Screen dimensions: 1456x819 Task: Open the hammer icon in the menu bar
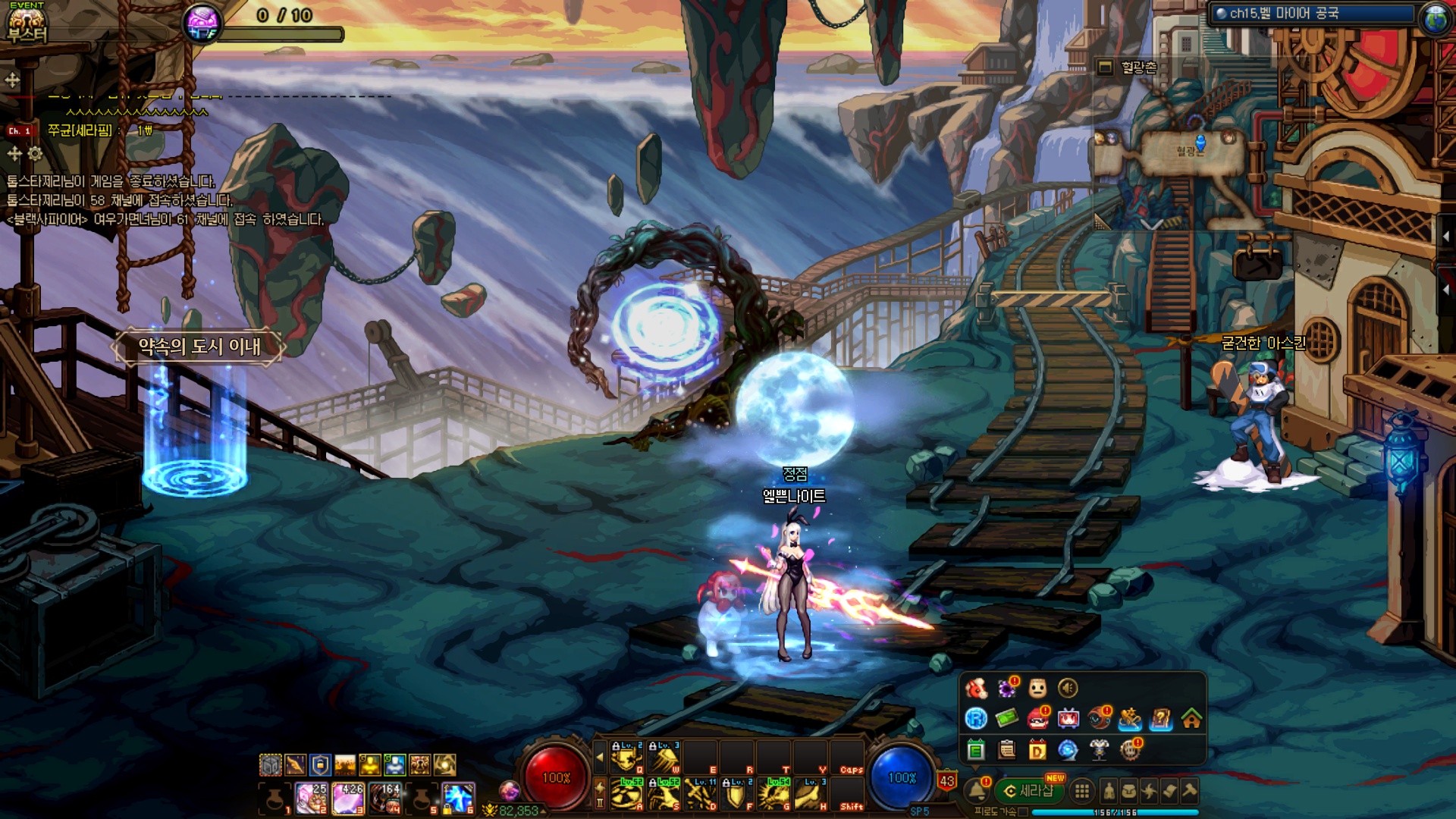tap(1190, 791)
